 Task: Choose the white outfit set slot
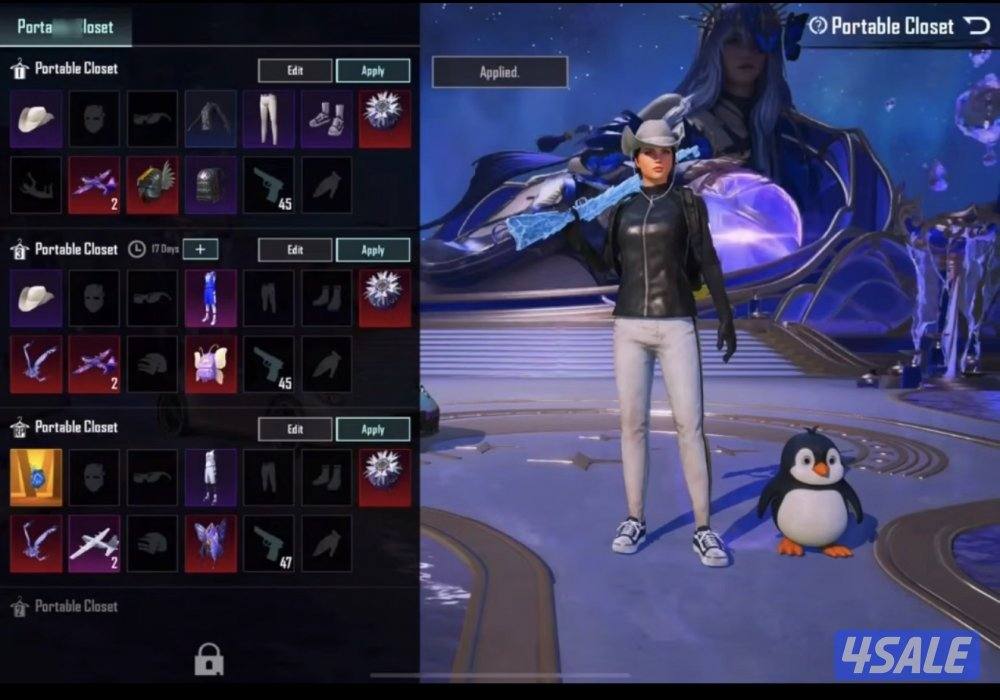pyautogui.click(x=211, y=477)
